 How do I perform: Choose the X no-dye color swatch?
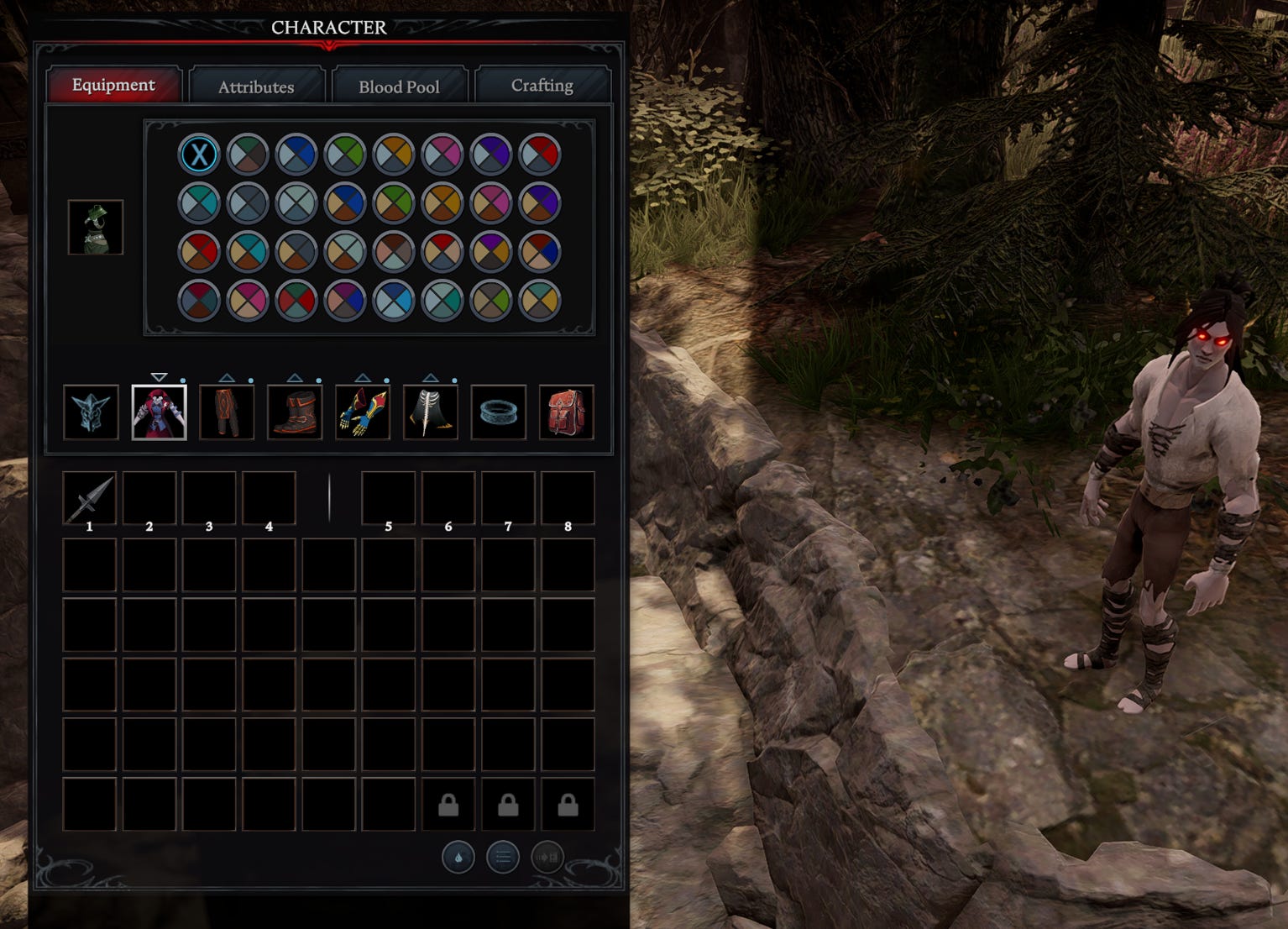click(x=199, y=155)
